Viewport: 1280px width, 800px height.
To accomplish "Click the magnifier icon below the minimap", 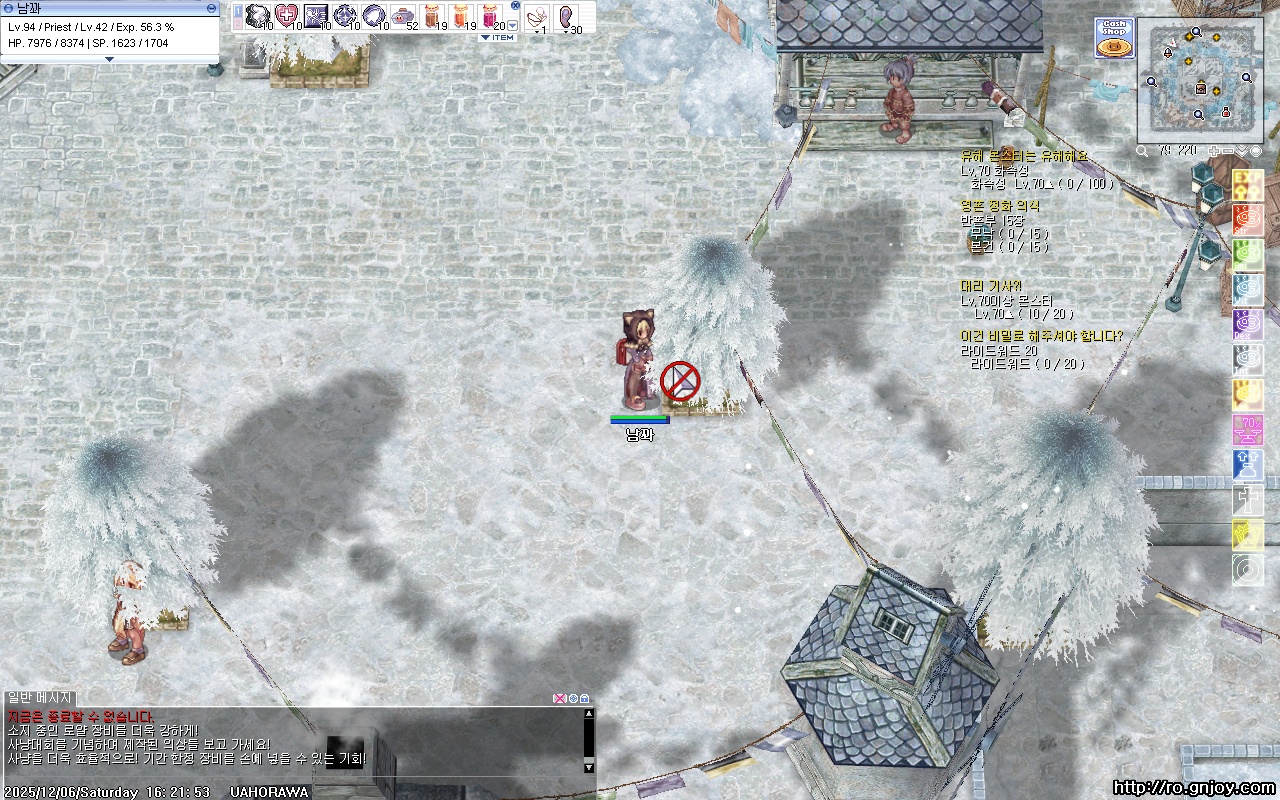I will click(1143, 151).
